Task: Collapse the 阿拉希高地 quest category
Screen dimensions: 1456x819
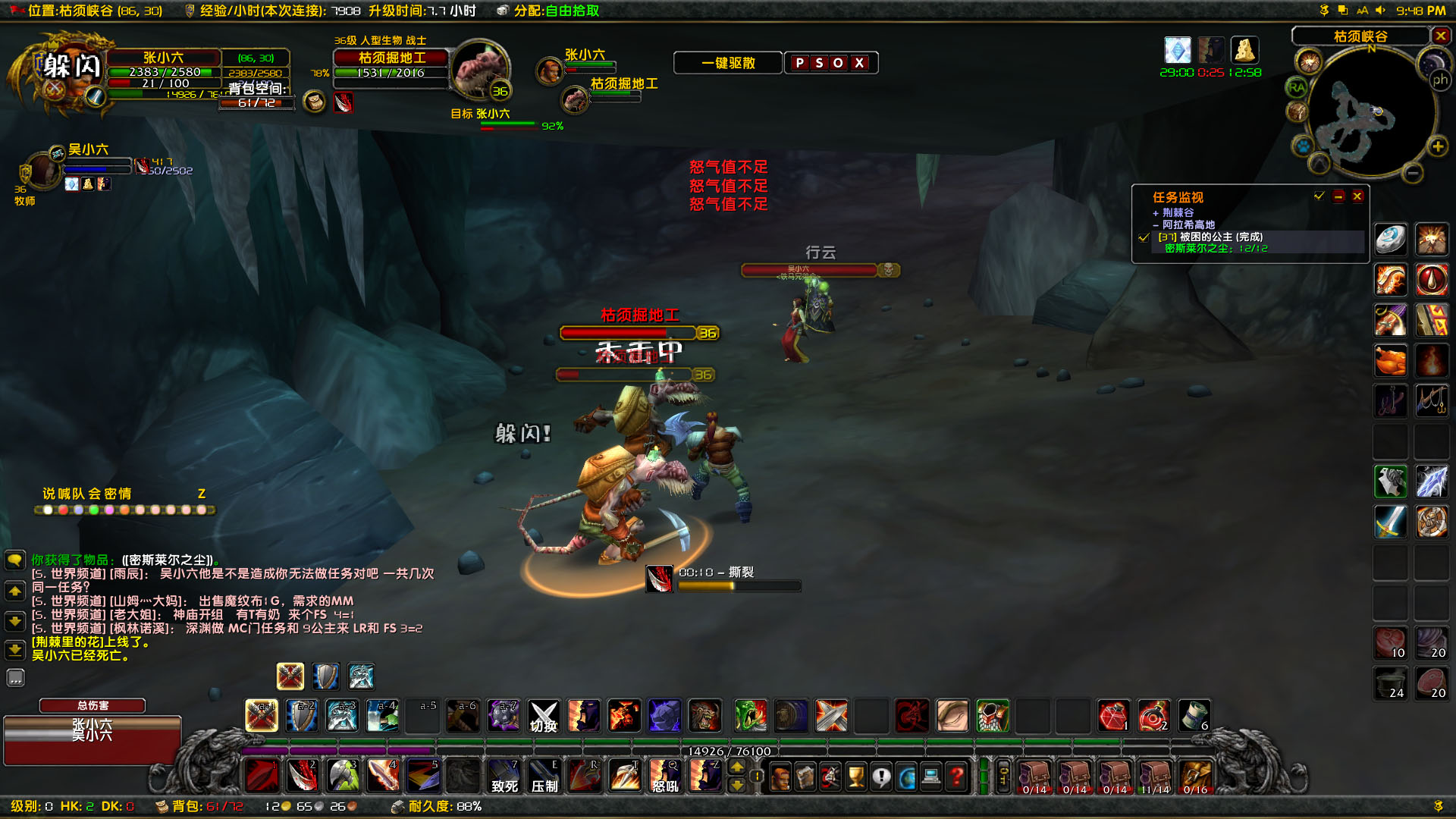Action: 1156,224
